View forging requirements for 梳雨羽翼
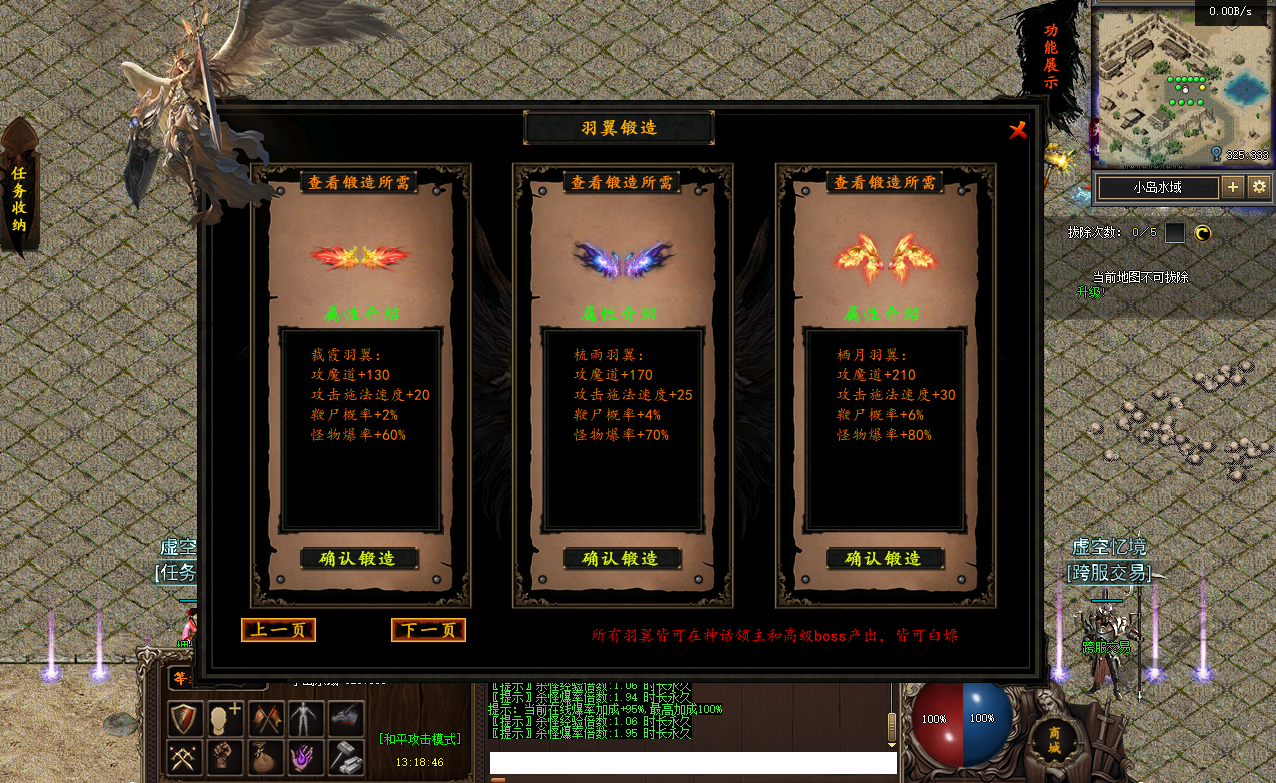This screenshot has height=783, width=1276. (621, 183)
